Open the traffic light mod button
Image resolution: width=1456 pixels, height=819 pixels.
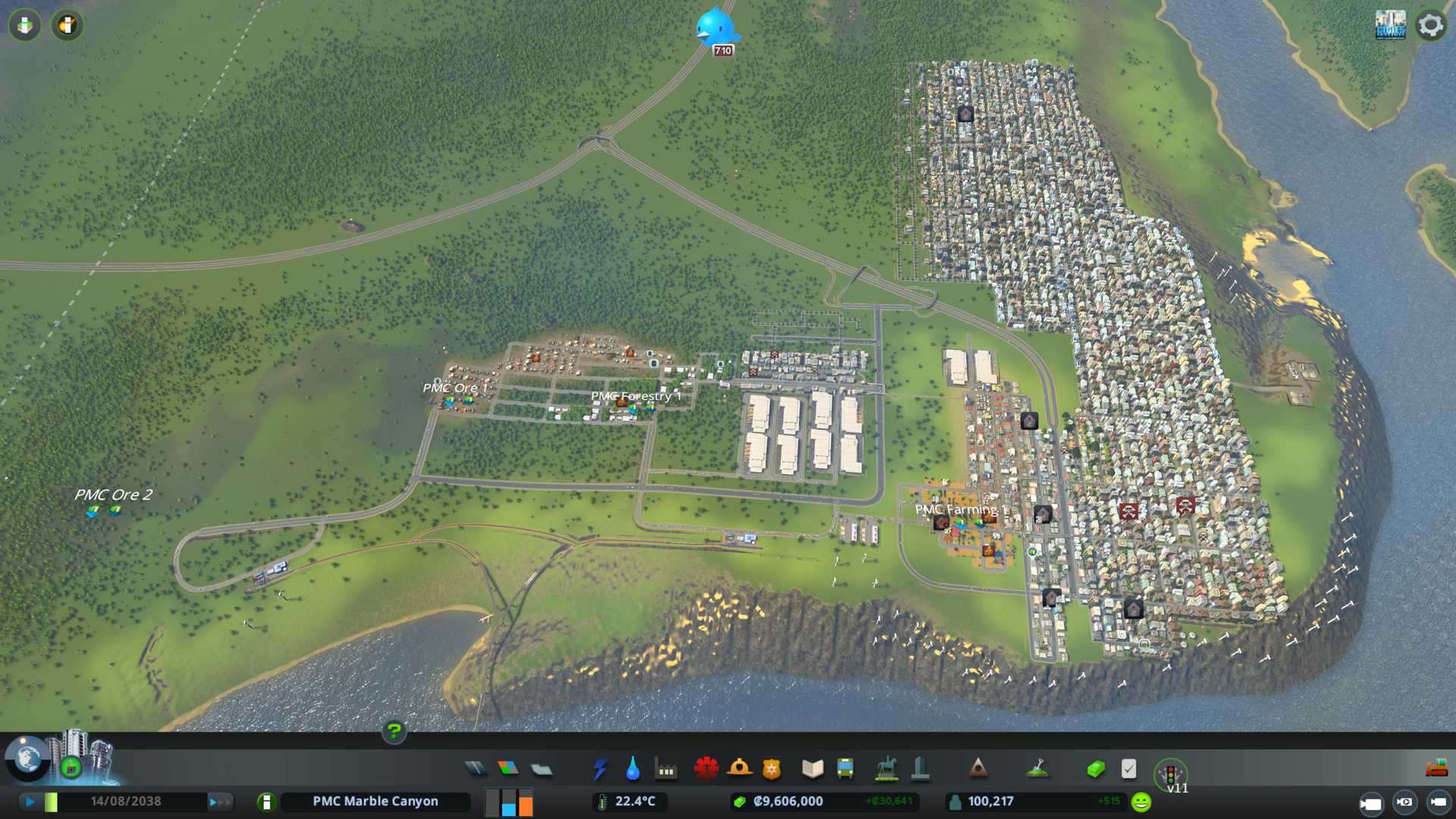tap(1170, 775)
